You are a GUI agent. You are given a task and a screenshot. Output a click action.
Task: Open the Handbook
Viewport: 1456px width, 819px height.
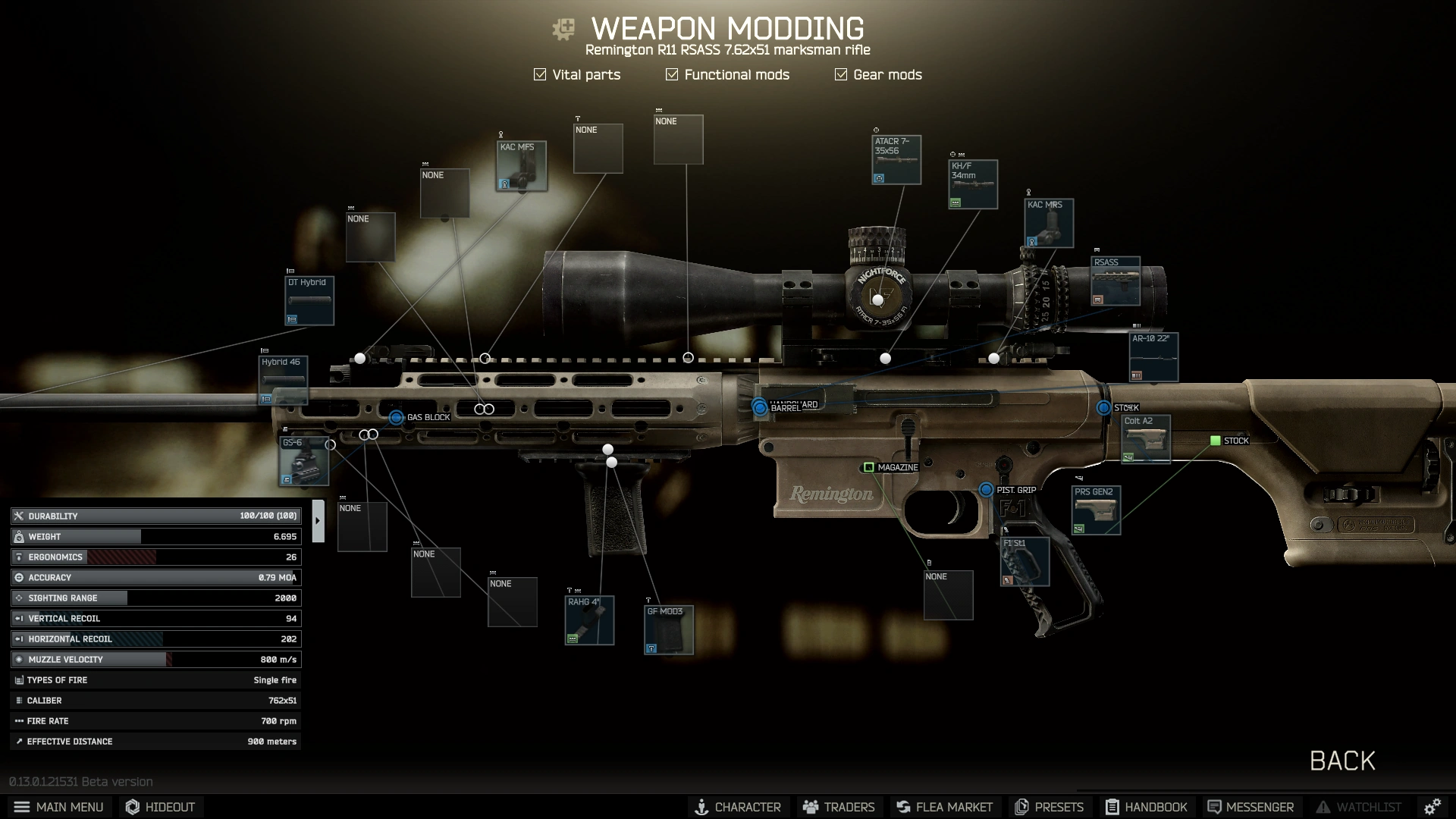pyautogui.click(x=1146, y=807)
